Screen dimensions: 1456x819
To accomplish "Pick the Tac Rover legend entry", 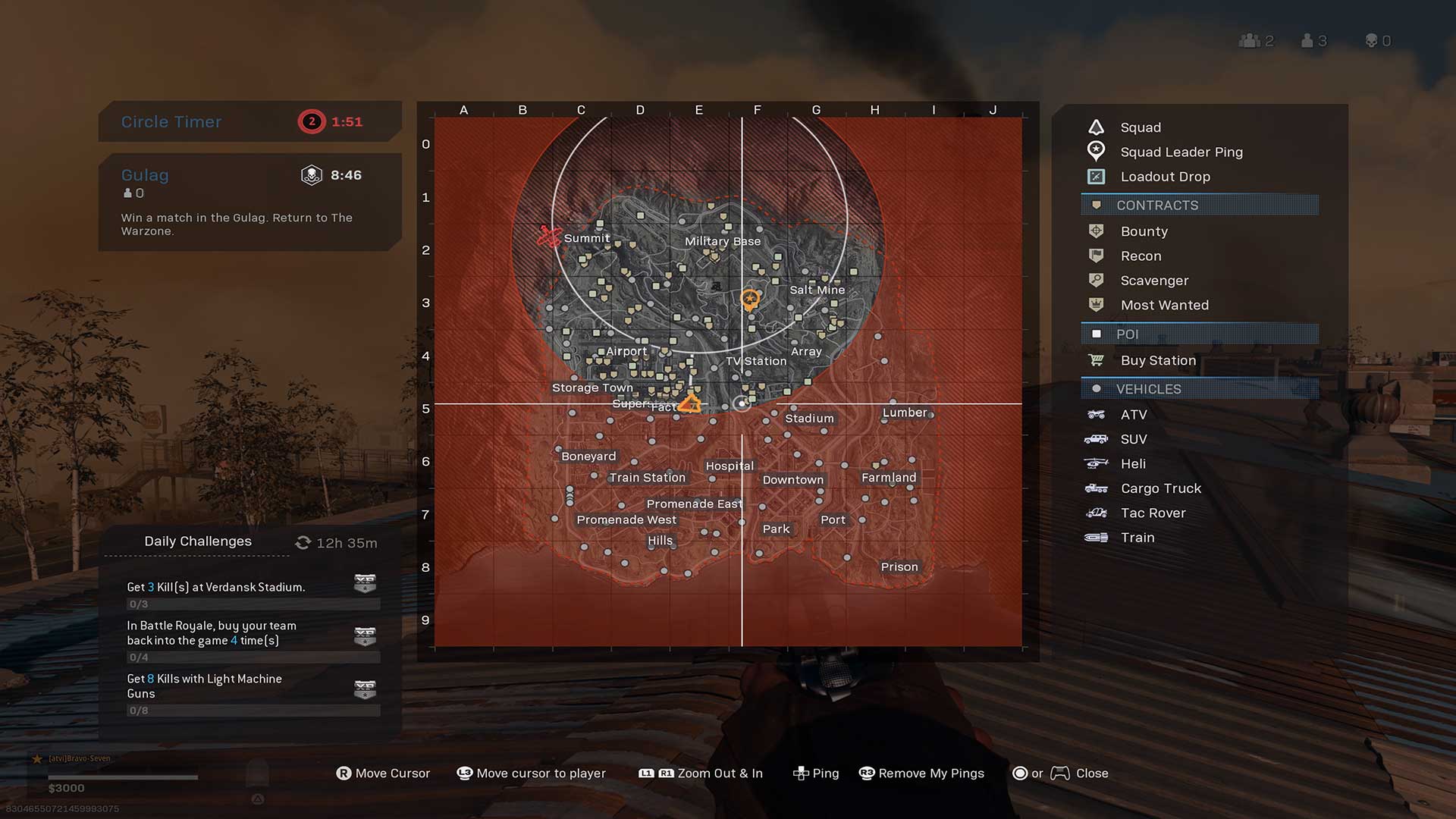I will pos(1153,513).
